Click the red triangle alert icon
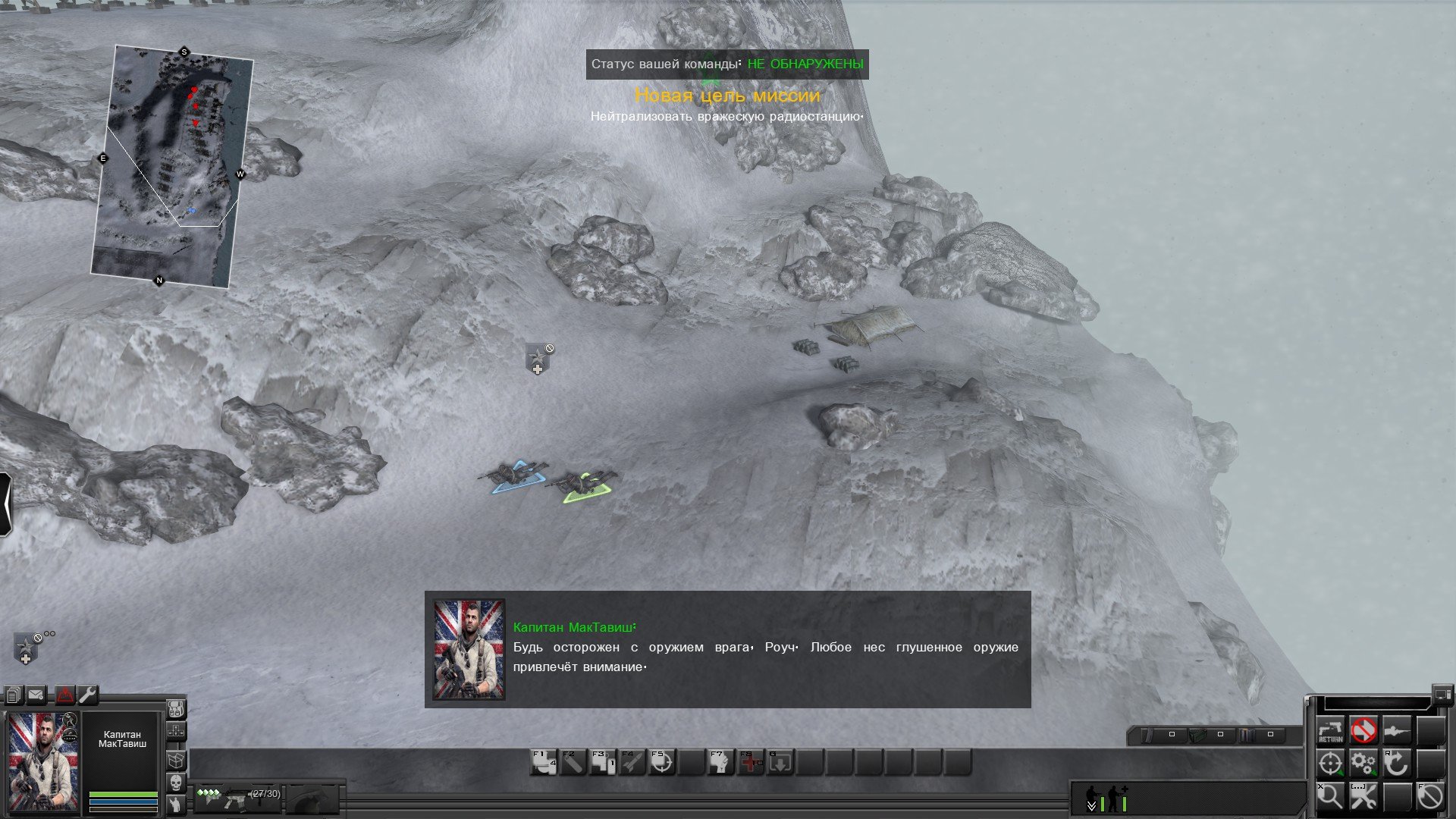 [x=64, y=695]
